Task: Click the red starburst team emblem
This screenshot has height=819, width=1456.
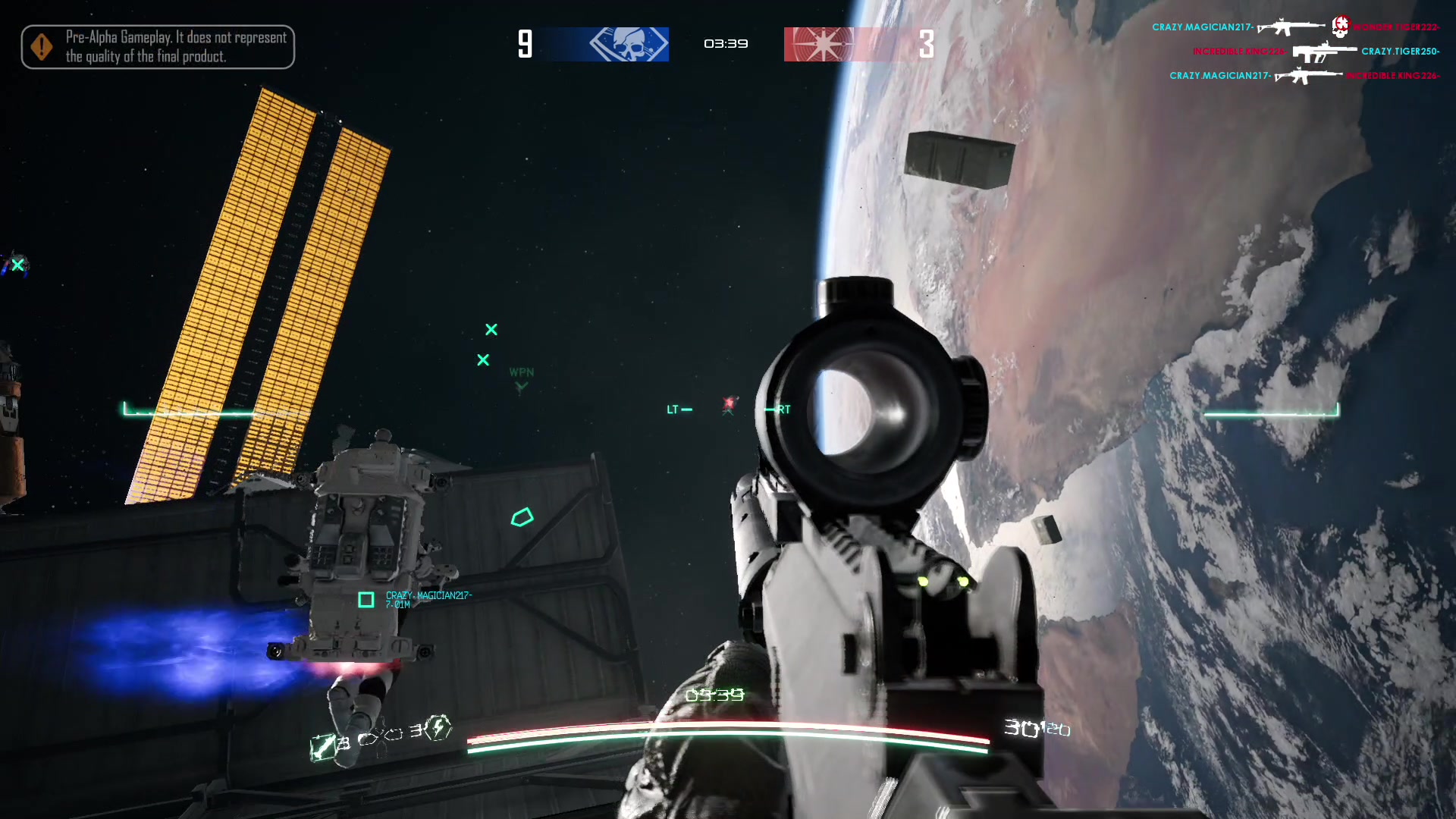Action: click(x=823, y=44)
